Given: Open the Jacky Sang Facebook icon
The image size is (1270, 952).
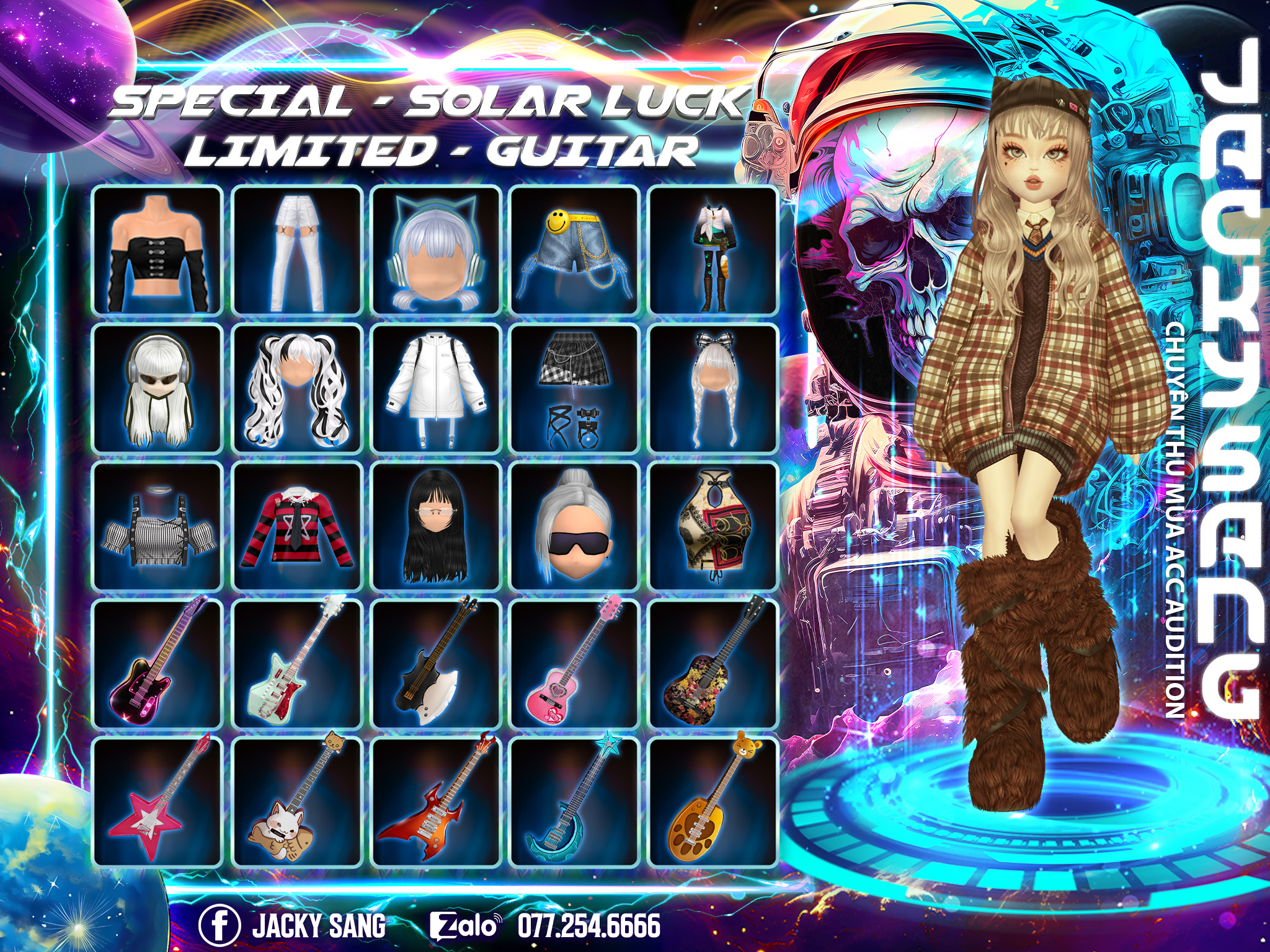Looking at the screenshot, I should point(219,925).
